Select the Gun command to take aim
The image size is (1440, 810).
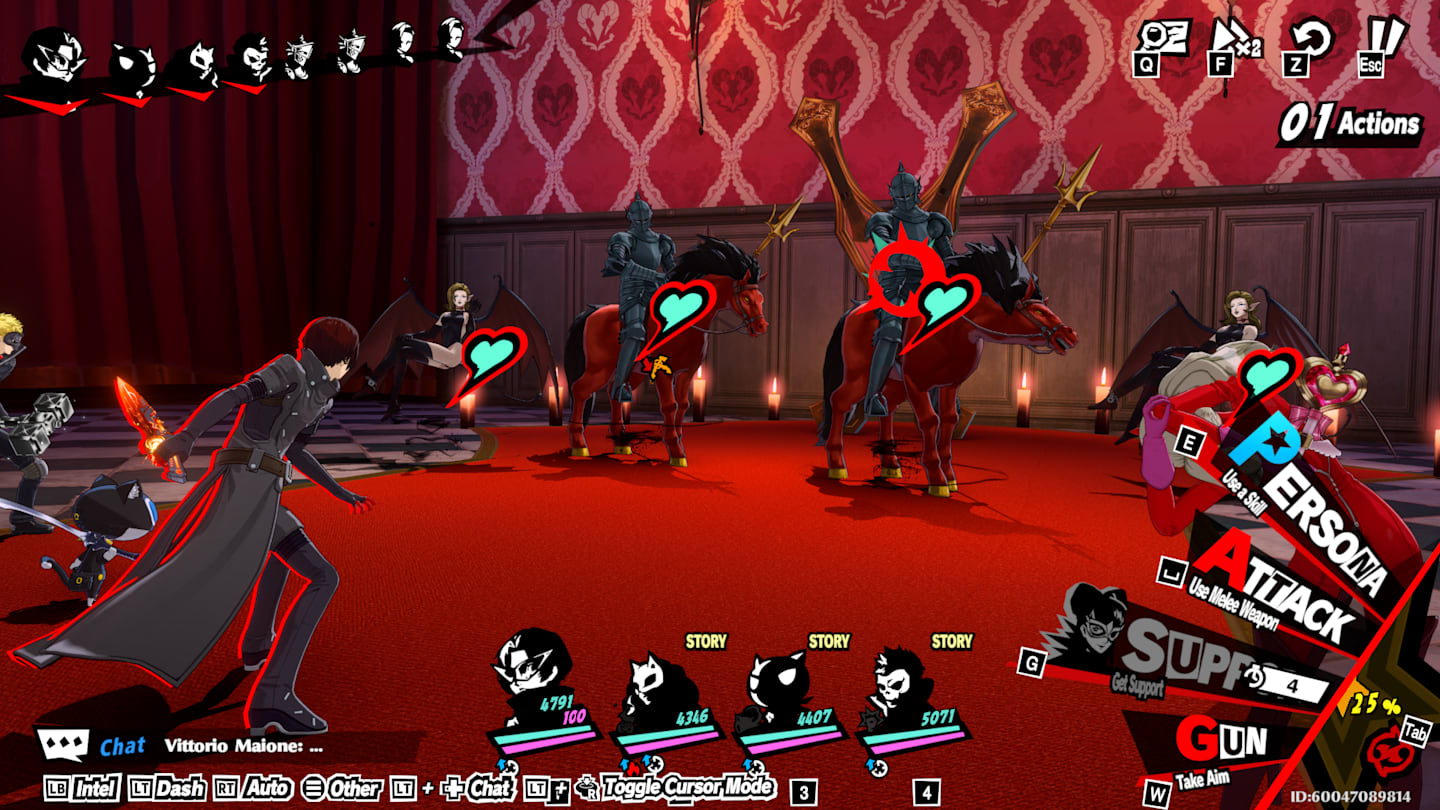pos(1220,743)
